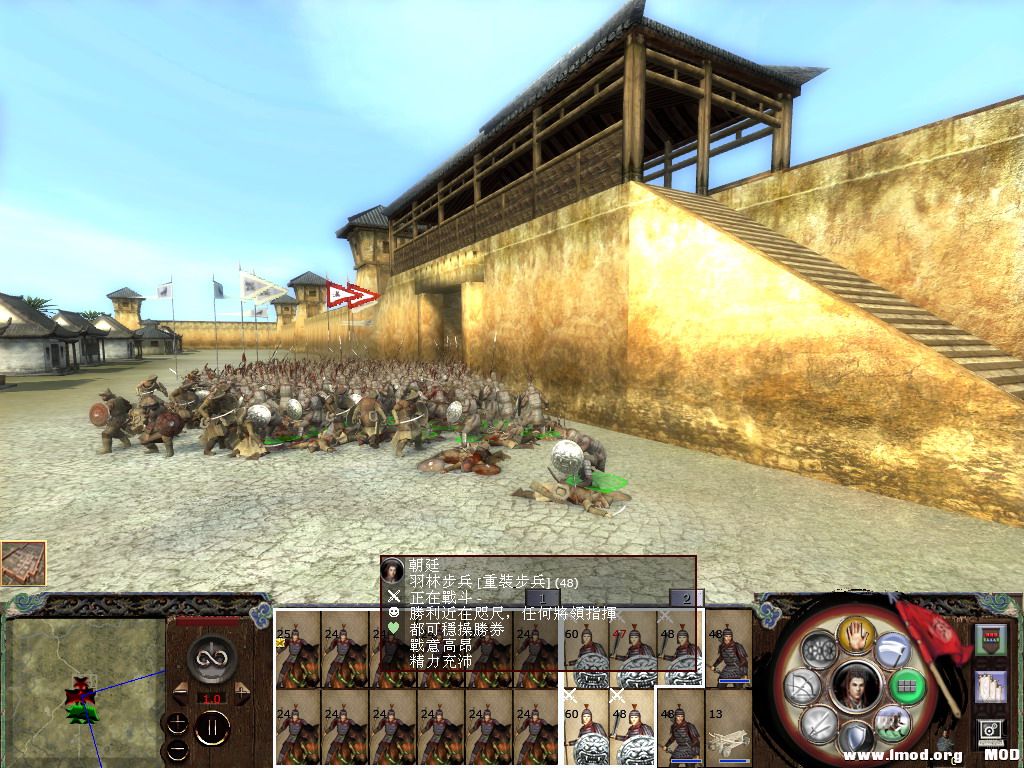Click the white flag command icon

pyautogui.click(x=892, y=651)
